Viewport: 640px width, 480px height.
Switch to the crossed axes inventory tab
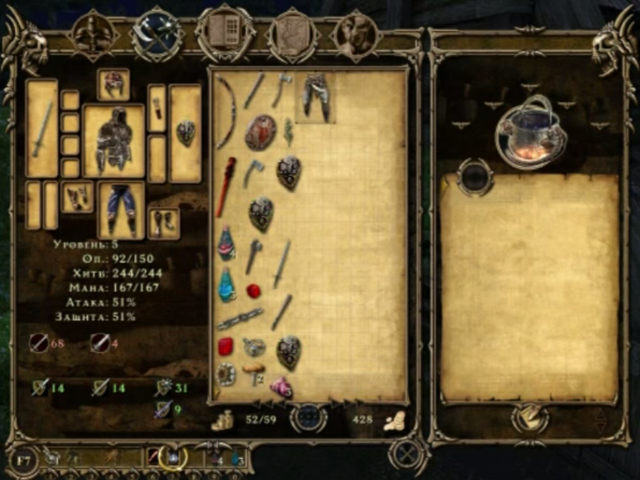(x=157, y=35)
